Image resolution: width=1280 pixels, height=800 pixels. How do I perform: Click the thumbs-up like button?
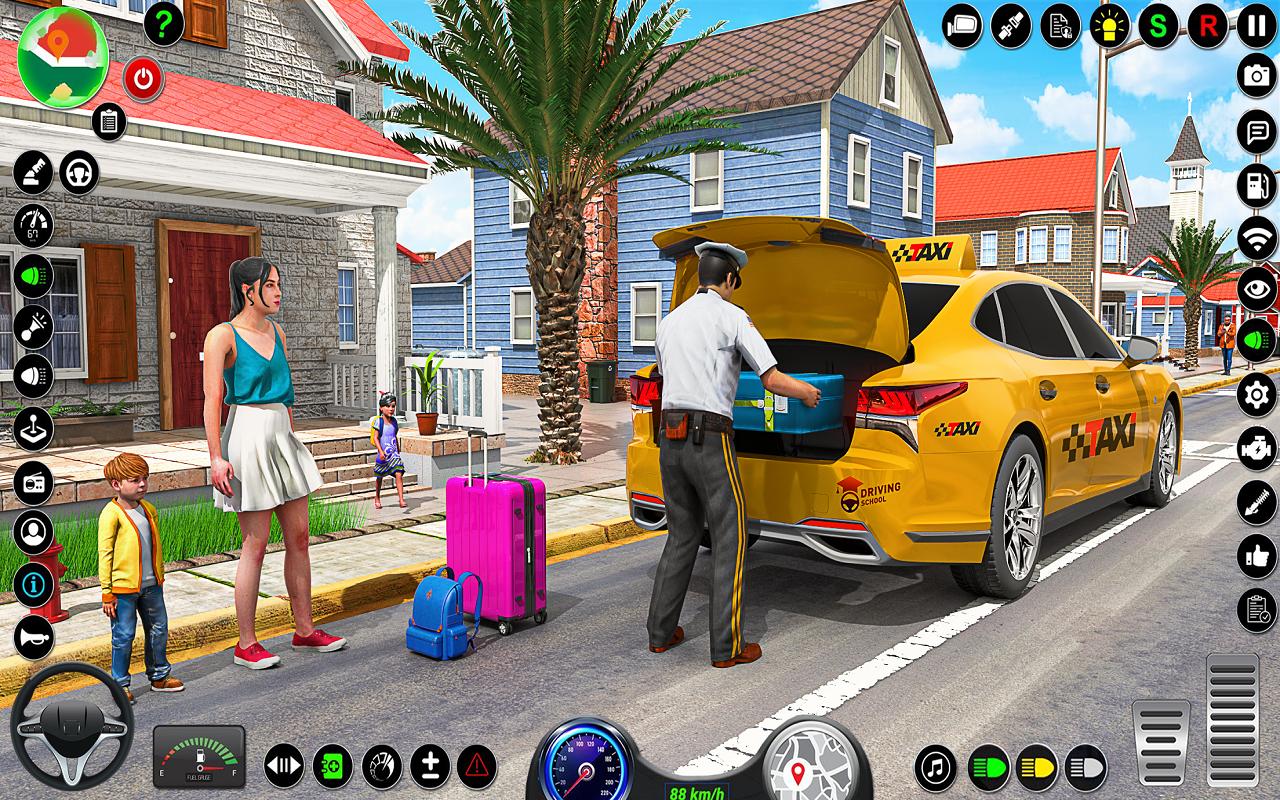[1256, 557]
